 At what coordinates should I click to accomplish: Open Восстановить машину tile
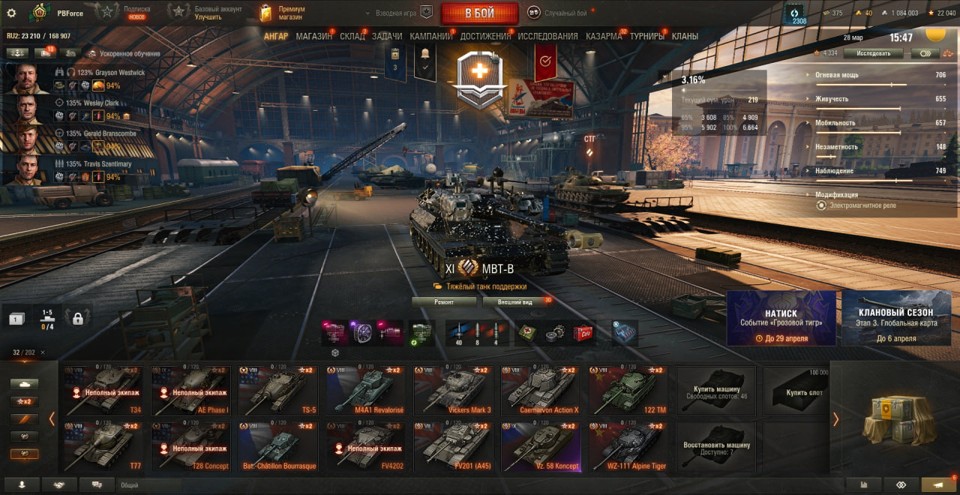click(716, 445)
